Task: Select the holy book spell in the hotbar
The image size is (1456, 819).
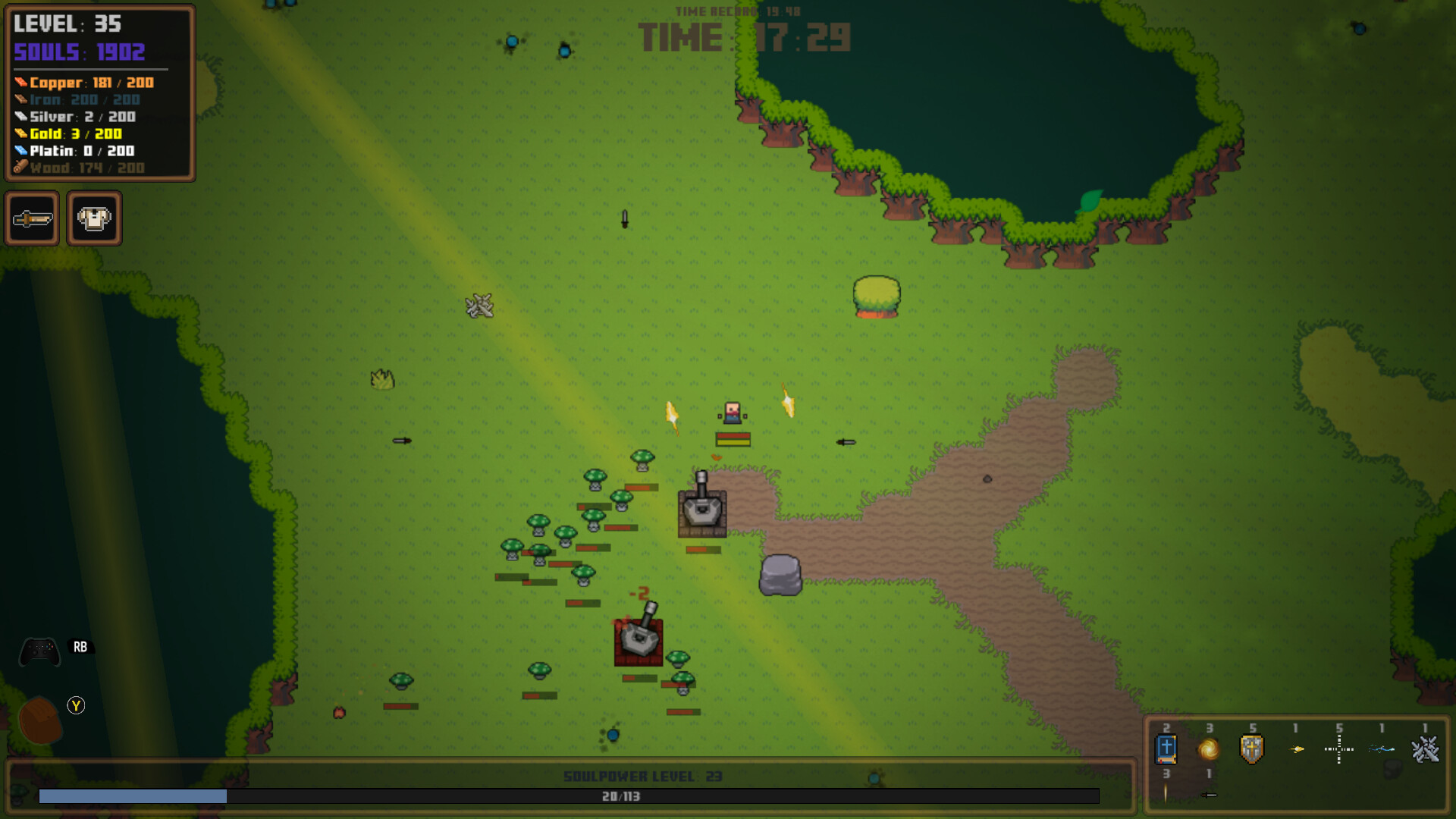Action: click(1166, 749)
